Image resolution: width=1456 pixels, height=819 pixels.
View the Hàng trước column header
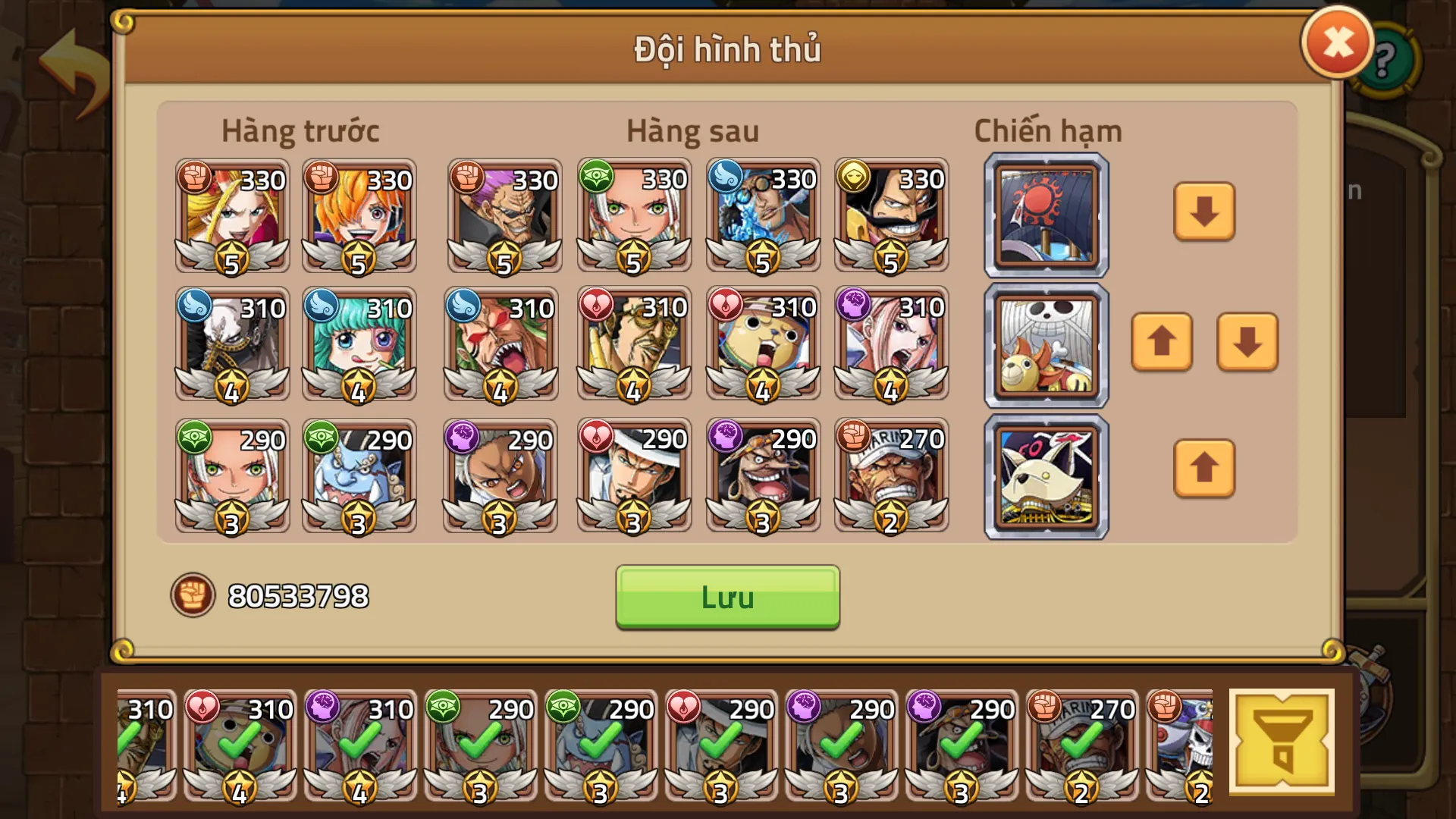tap(300, 130)
